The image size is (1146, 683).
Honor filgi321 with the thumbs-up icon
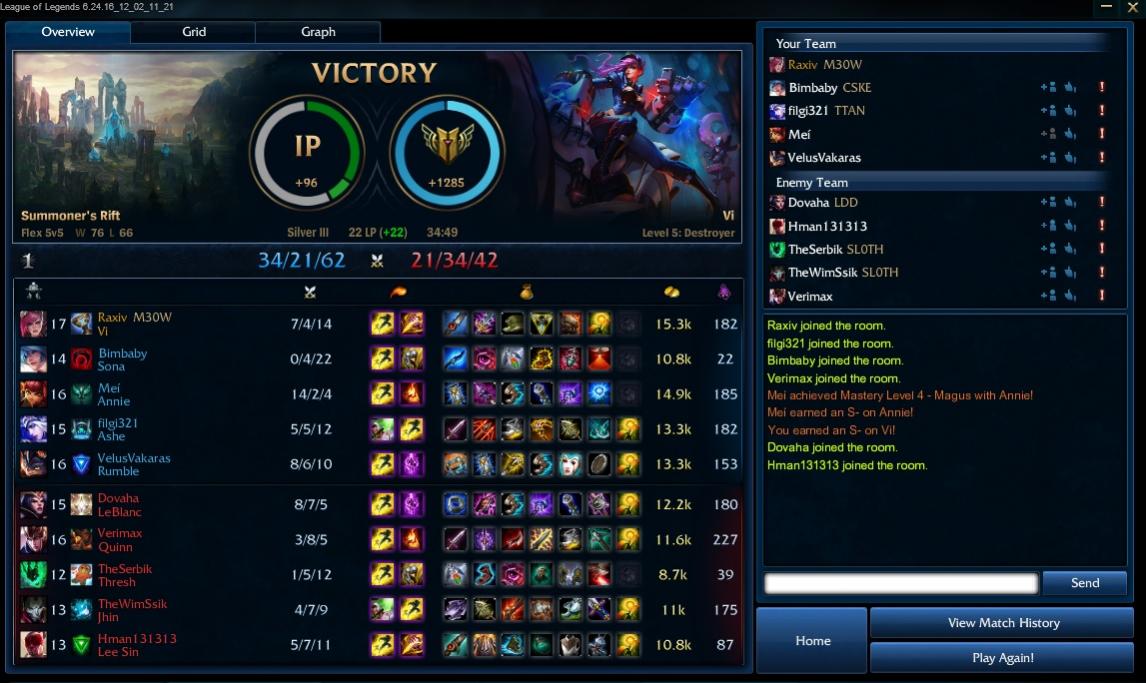pos(1070,111)
